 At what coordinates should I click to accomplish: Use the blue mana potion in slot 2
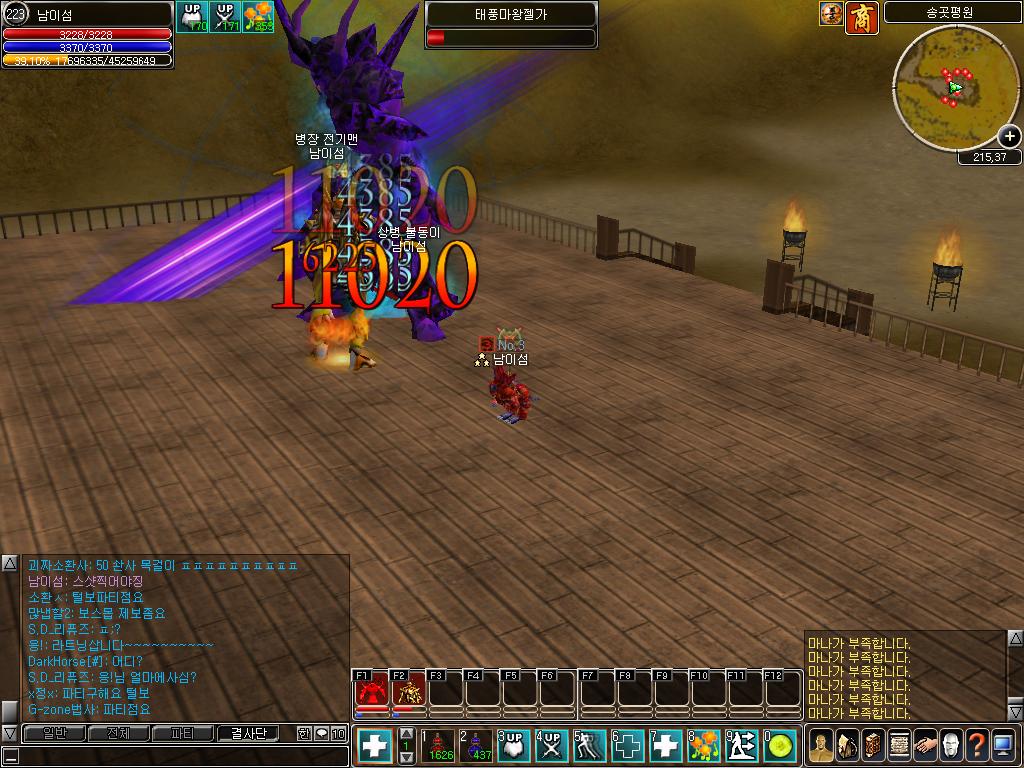pyautogui.click(x=475, y=746)
